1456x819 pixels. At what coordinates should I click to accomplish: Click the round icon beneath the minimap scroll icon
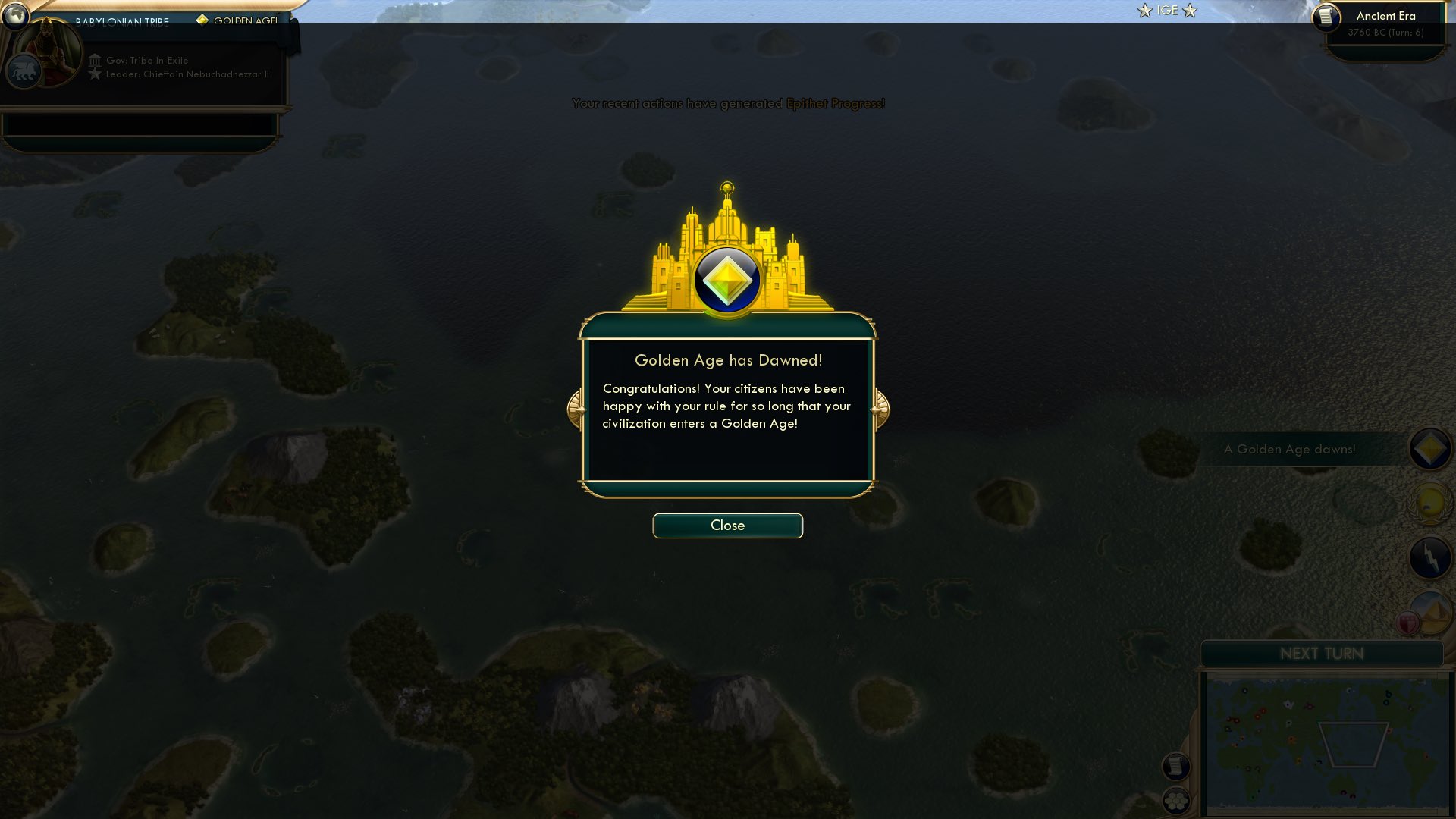pos(1175,800)
